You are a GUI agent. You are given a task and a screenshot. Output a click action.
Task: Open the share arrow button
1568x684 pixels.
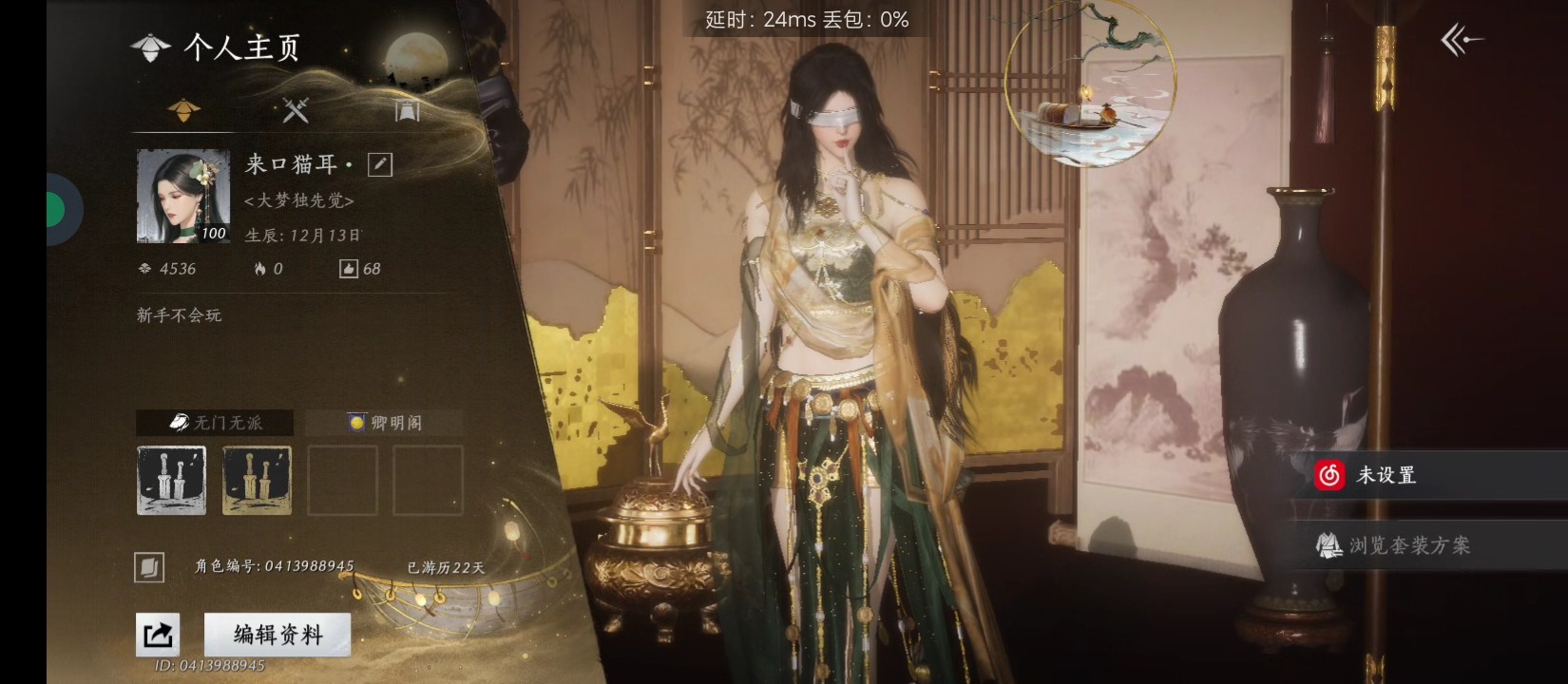(x=158, y=634)
